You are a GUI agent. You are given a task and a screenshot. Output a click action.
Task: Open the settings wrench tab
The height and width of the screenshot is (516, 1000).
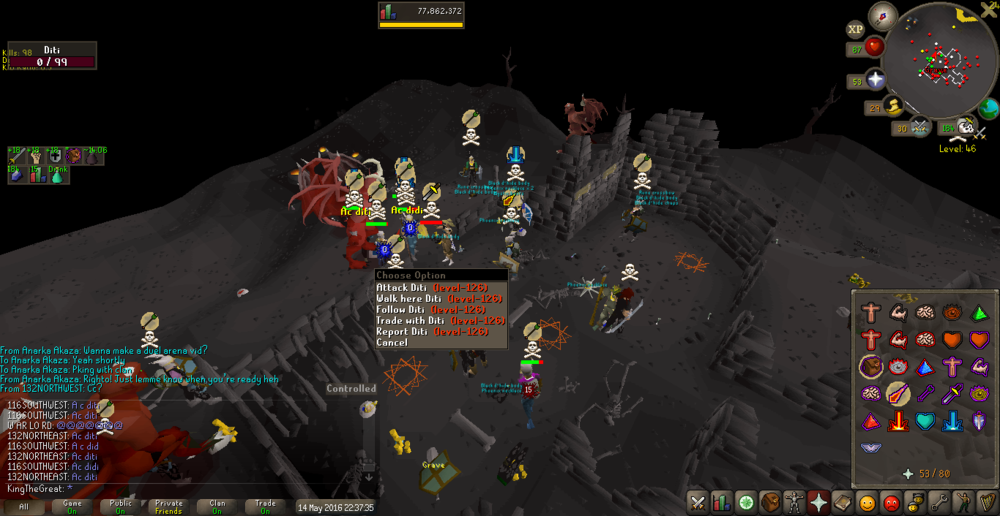point(939,502)
